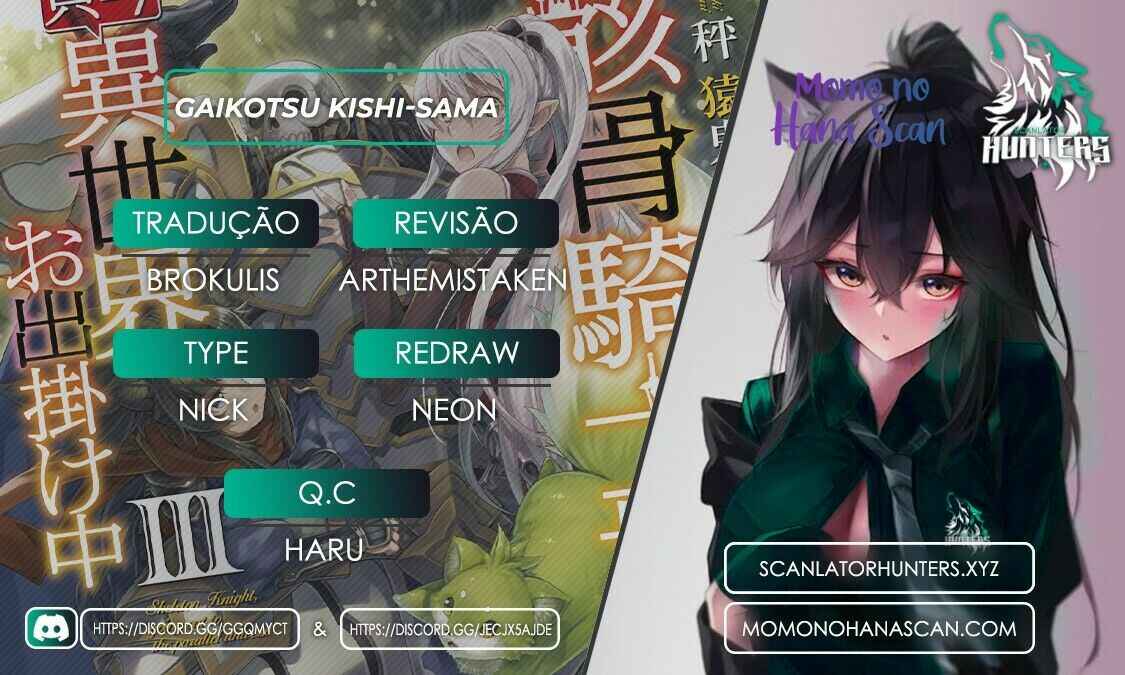Visit the scanlatorhunters.xyz website link
This screenshot has width=1125, height=675.
click(879, 568)
